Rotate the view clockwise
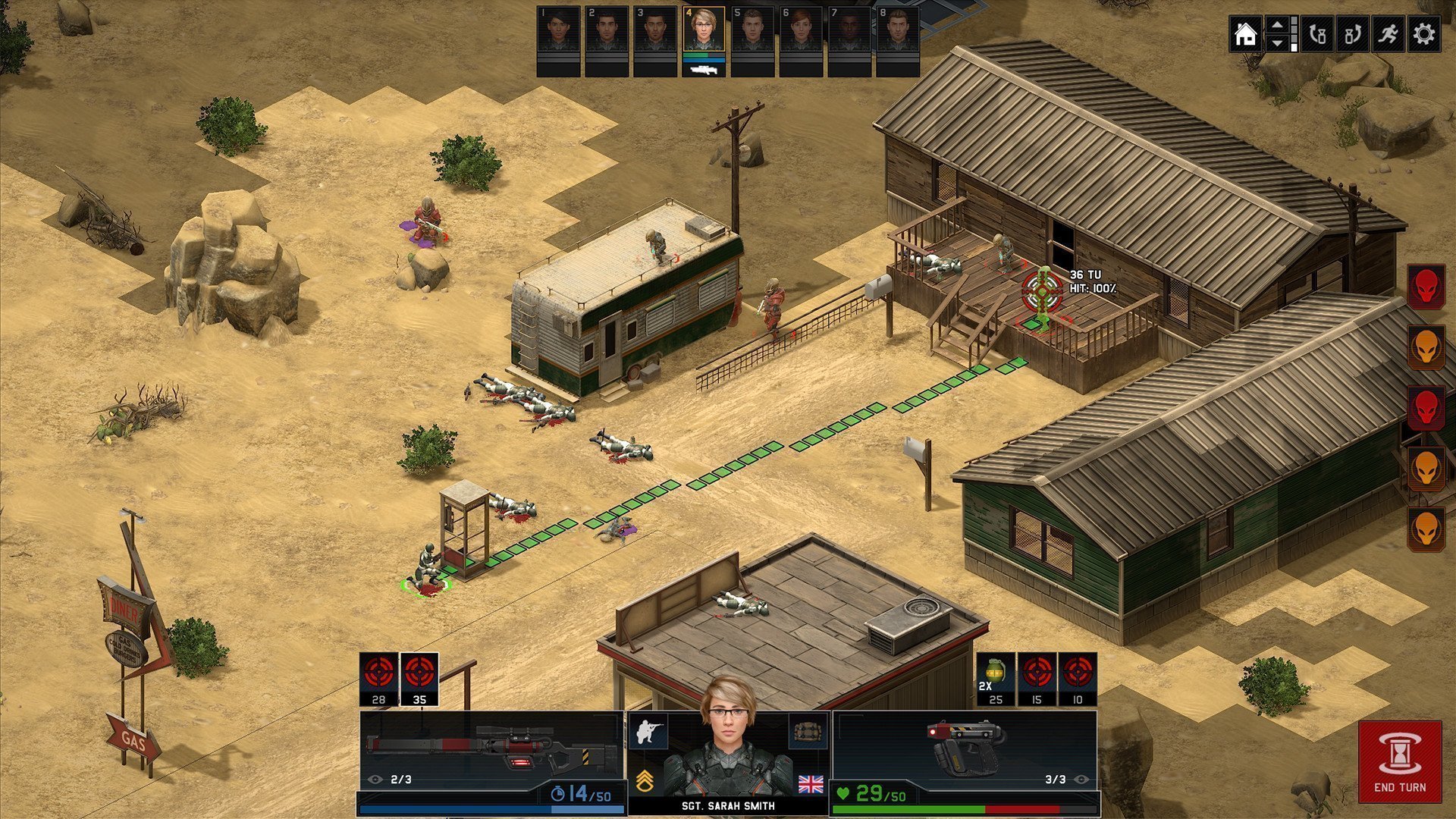This screenshot has height=819, width=1456. tap(1353, 35)
